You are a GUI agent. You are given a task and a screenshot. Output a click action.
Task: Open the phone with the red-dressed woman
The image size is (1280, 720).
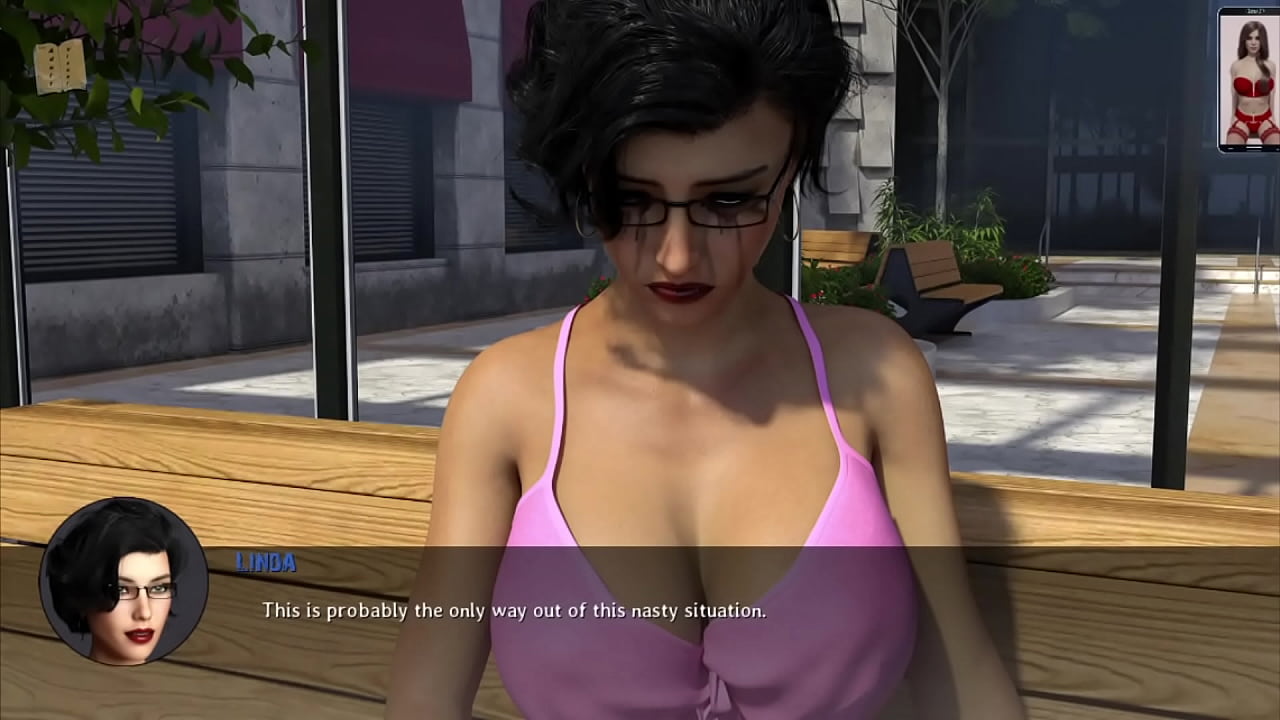tap(1248, 80)
